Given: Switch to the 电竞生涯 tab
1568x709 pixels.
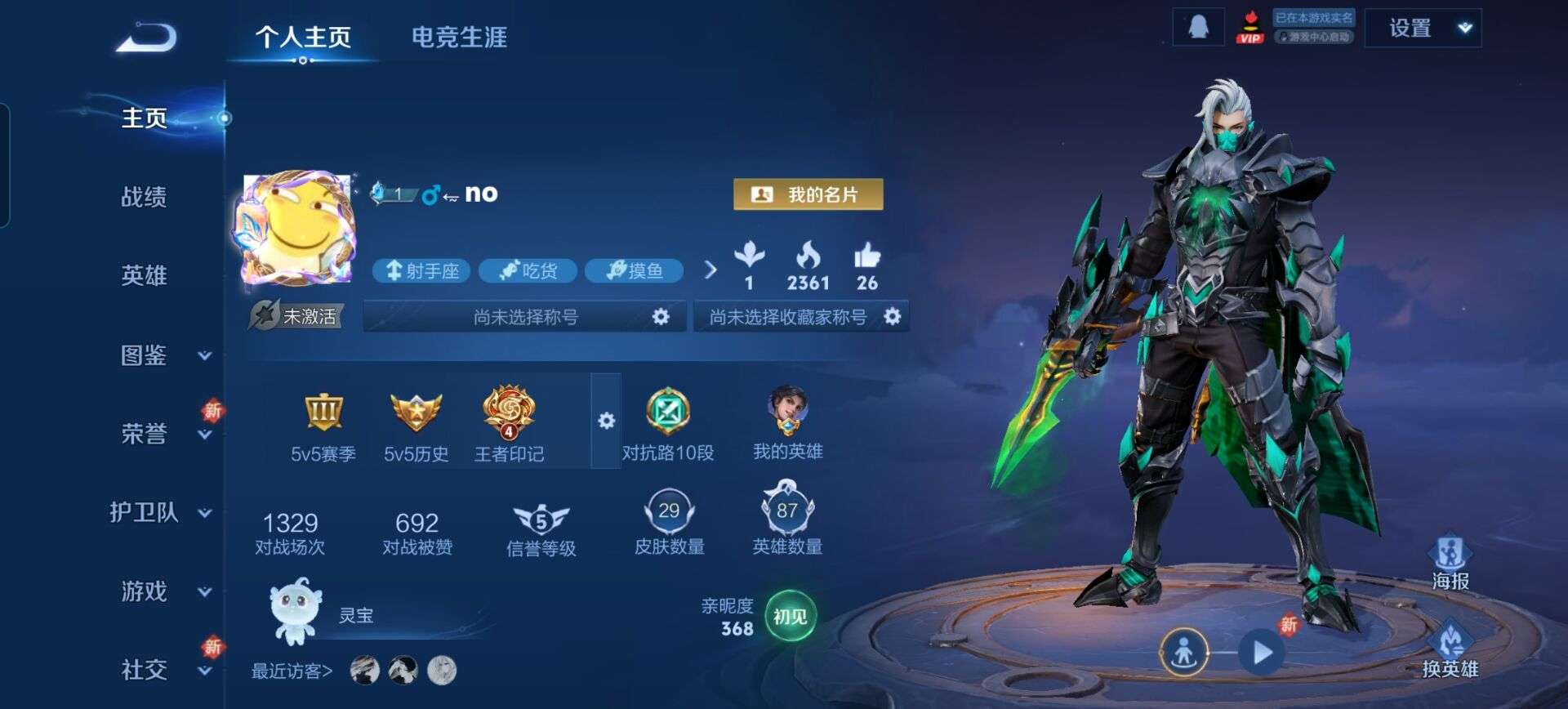Looking at the screenshot, I should point(458,37).
